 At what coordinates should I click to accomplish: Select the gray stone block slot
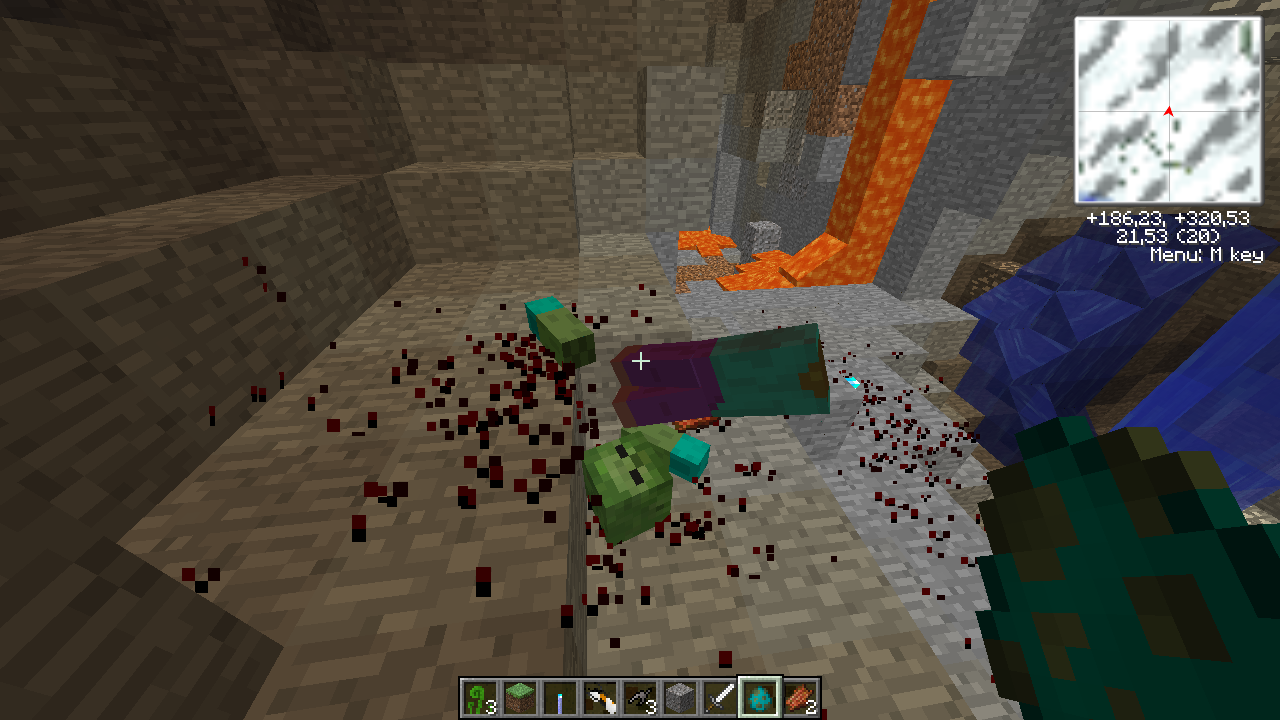coord(680,697)
